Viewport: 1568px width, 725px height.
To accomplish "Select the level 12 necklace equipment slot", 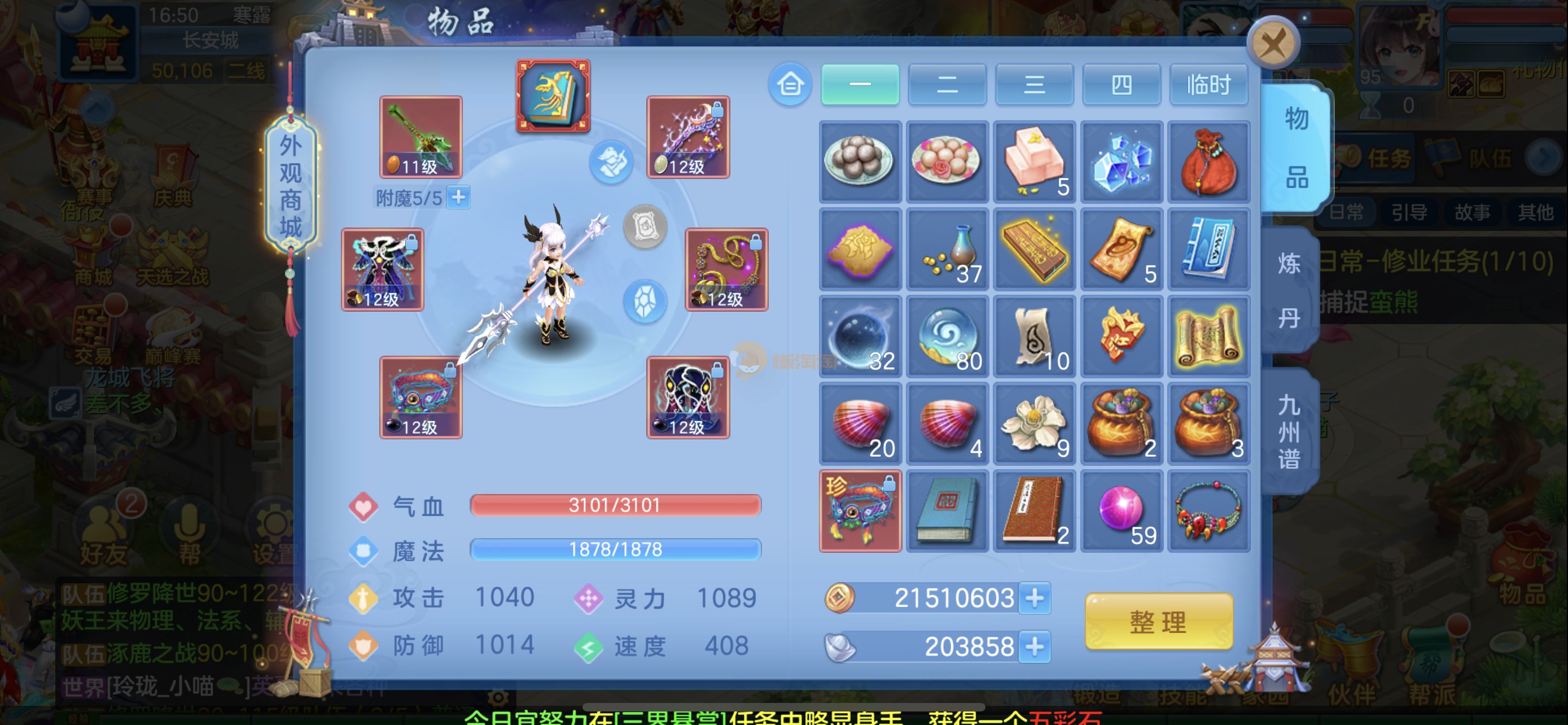I will click(x=726, y=269).
